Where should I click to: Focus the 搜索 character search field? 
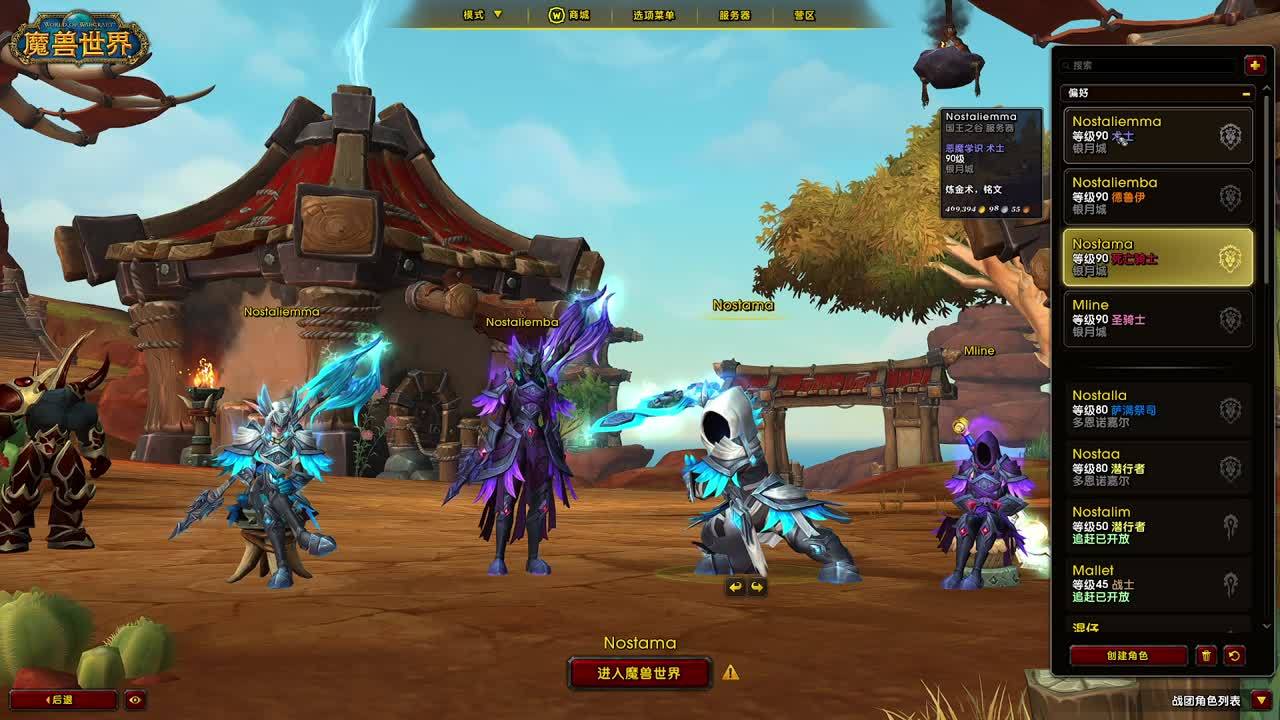[1150, 65]
